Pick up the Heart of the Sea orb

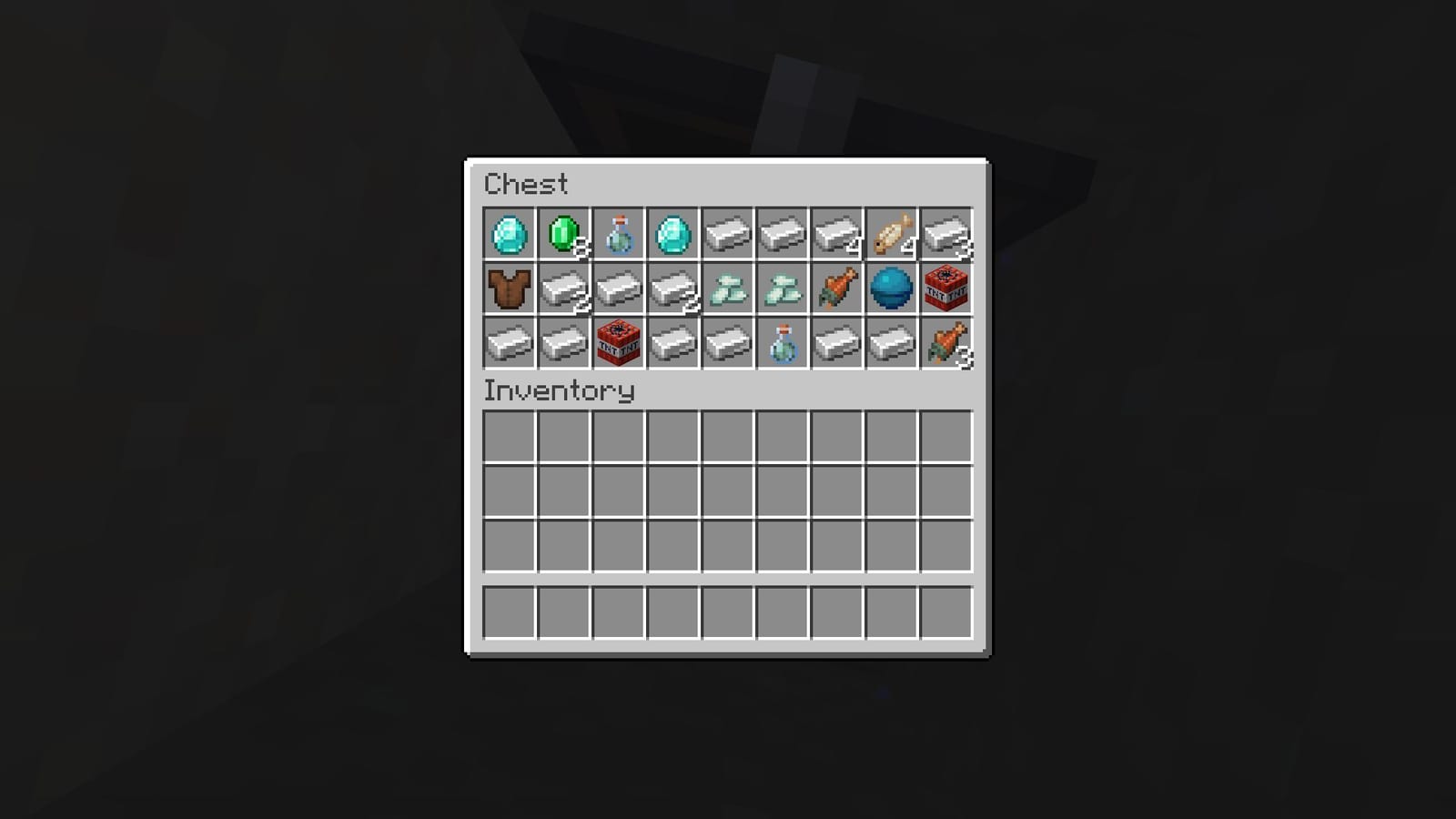pos(890,289)
